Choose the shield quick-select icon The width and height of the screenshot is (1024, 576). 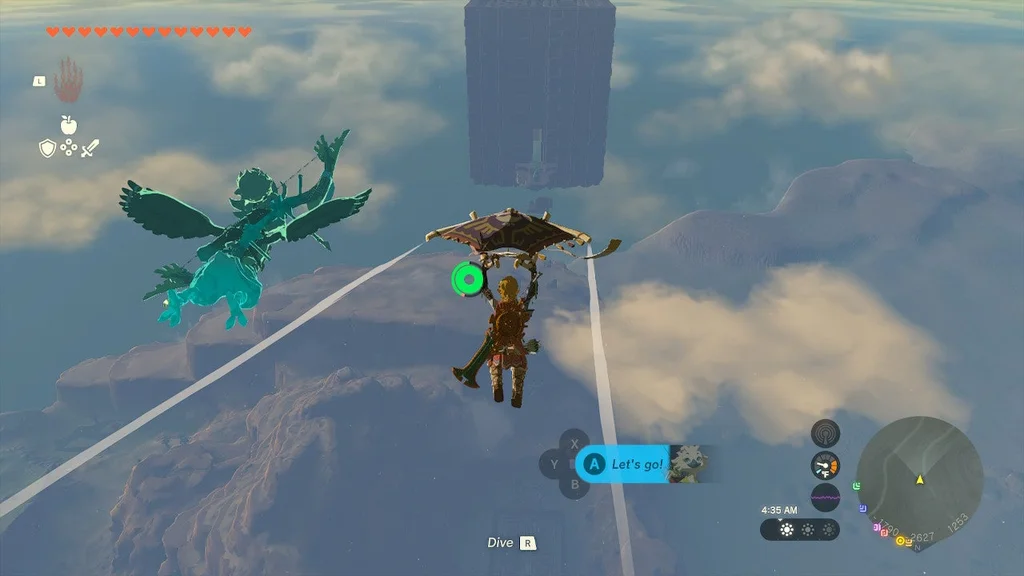tap(46, 148)
